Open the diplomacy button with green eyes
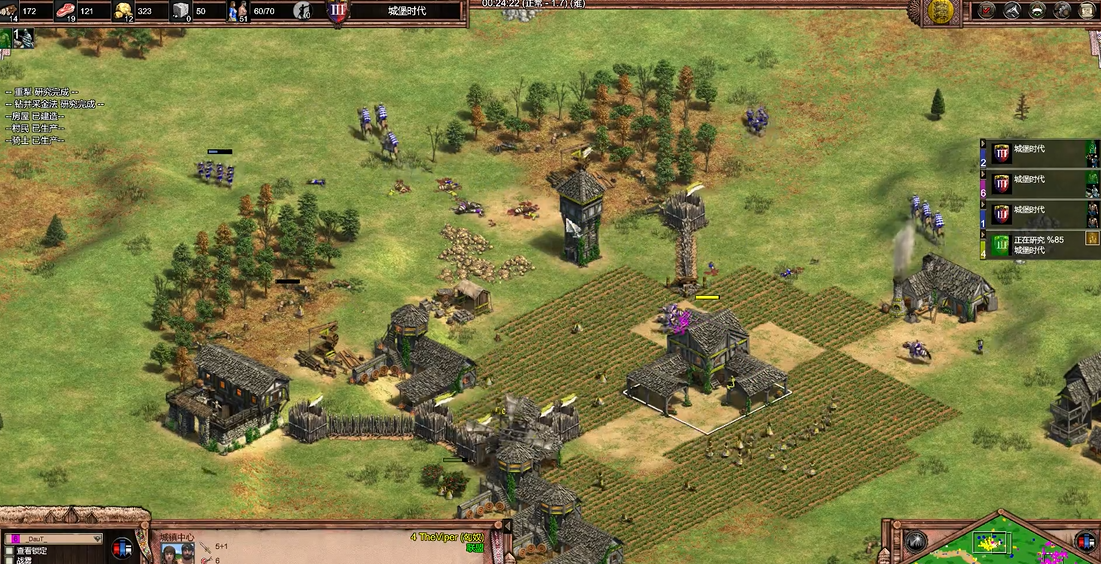Image resolution: width=1101 pixels, height=564 pixels. pos(1037,11)
